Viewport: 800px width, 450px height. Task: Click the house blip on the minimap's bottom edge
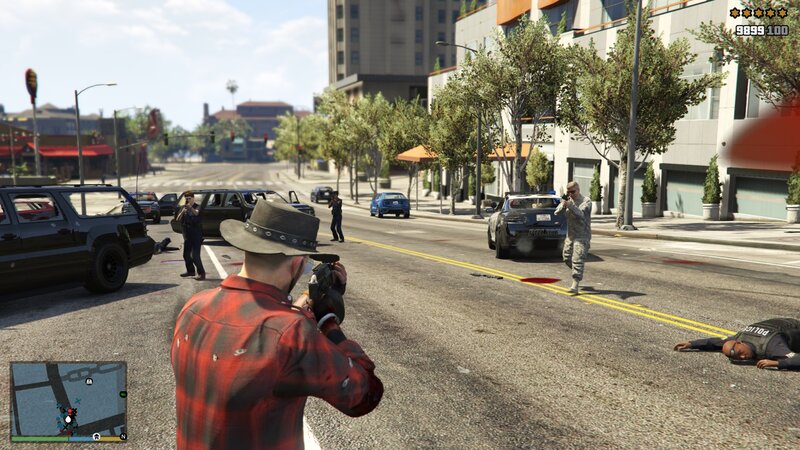coord(96,436)
